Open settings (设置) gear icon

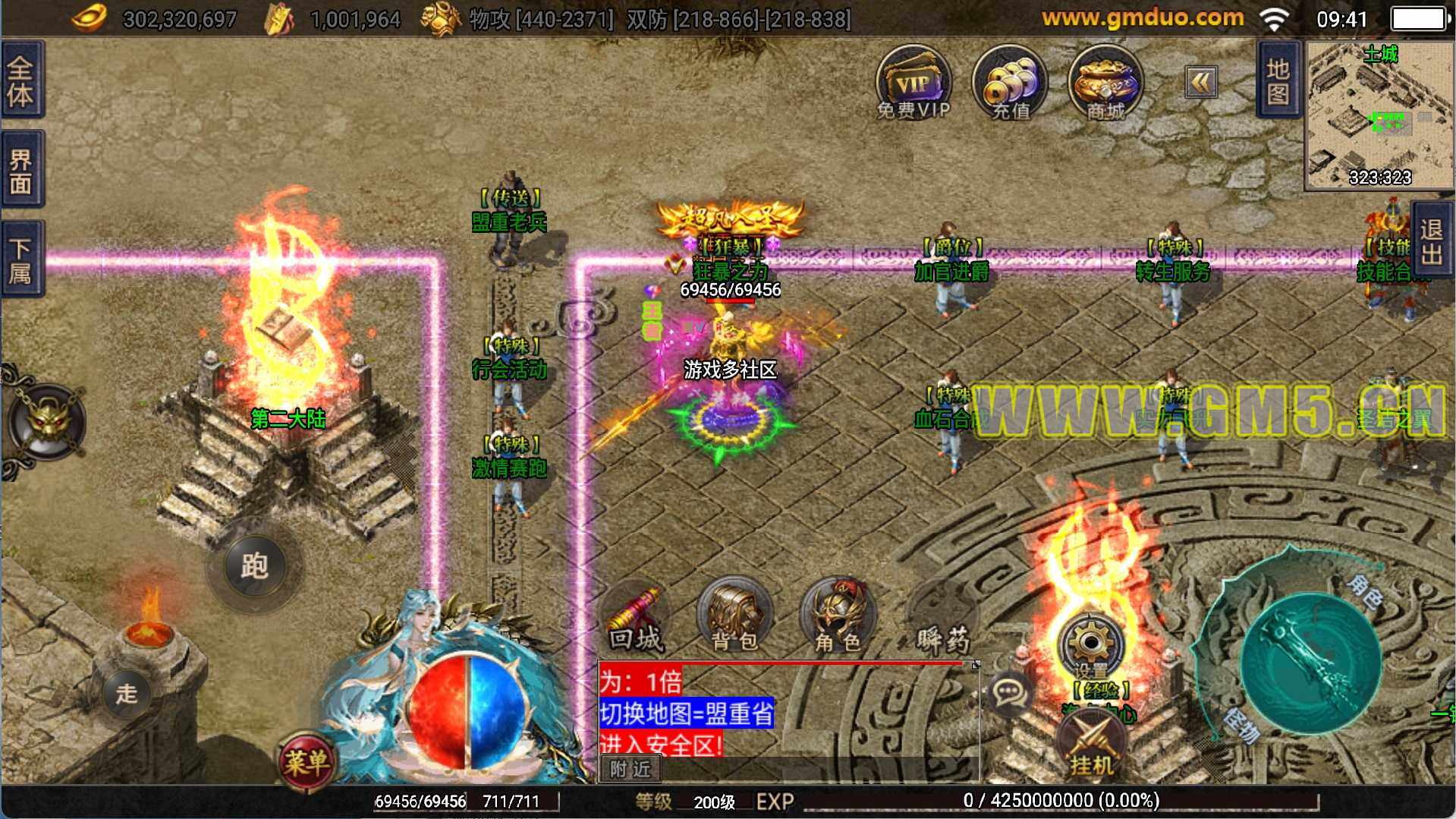(x=1091, y=646)
